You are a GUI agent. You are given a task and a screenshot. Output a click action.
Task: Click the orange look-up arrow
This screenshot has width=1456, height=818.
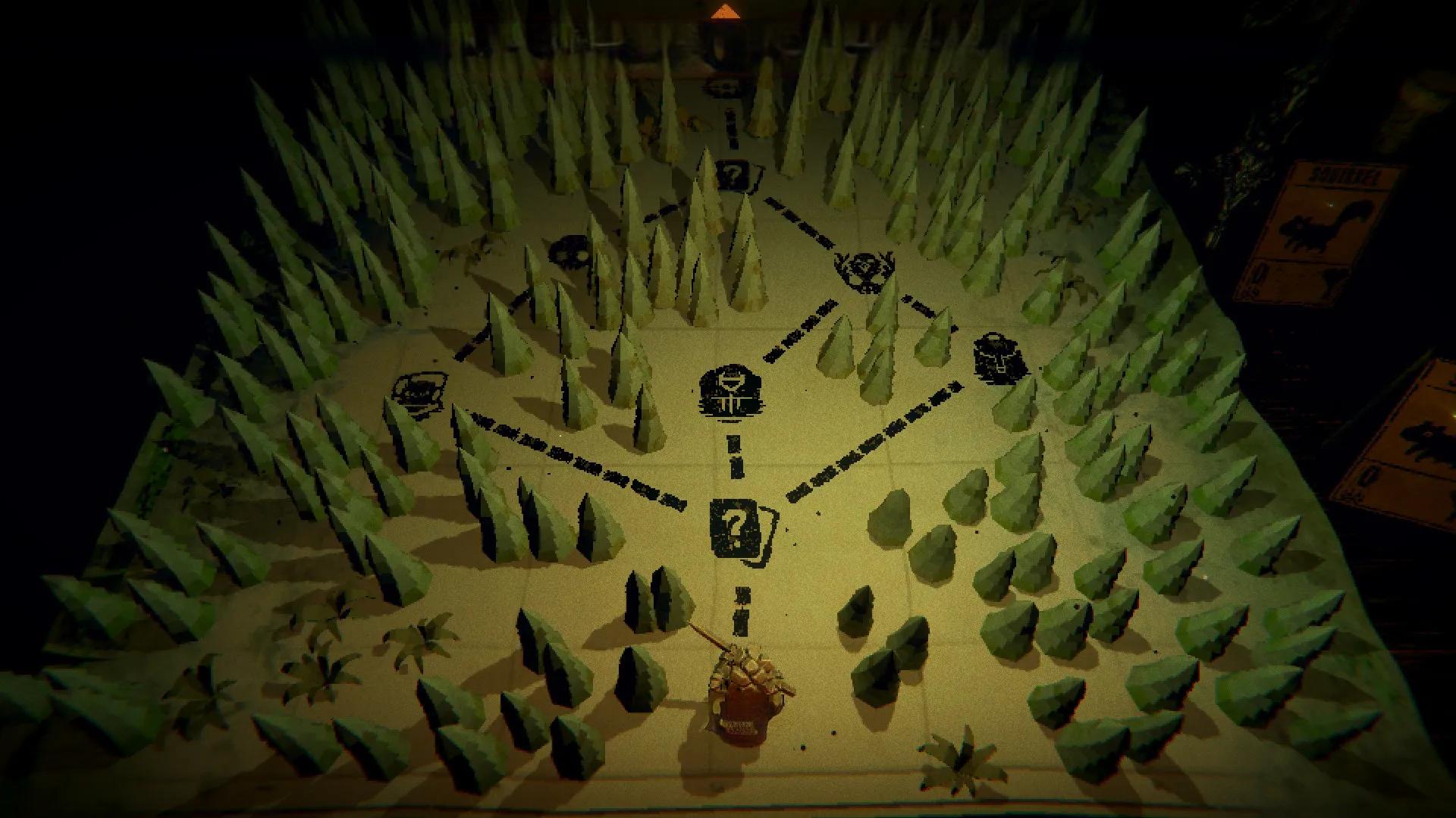click(x=728, y=11)
